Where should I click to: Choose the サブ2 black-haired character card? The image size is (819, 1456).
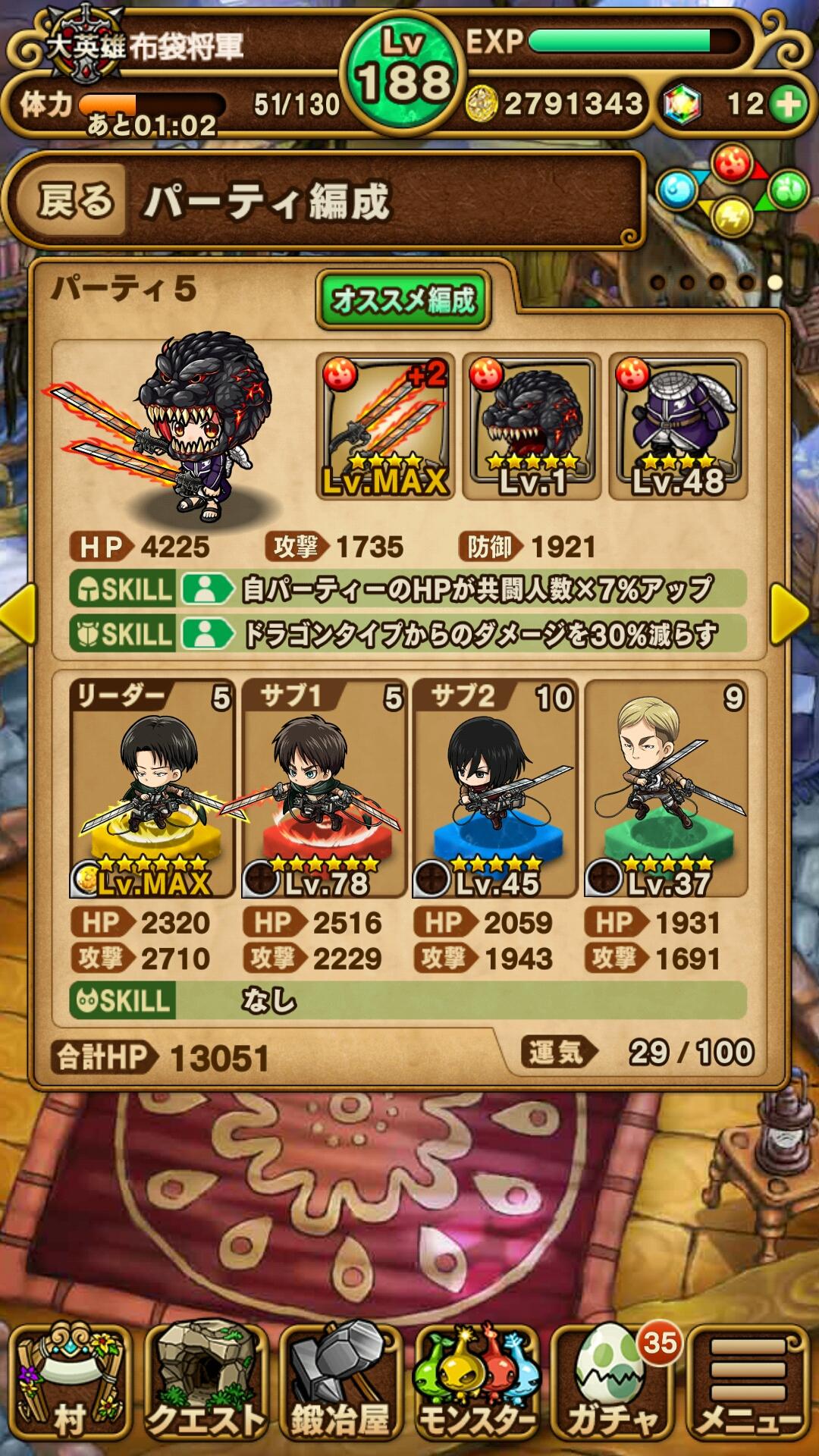tap(496, 789)
